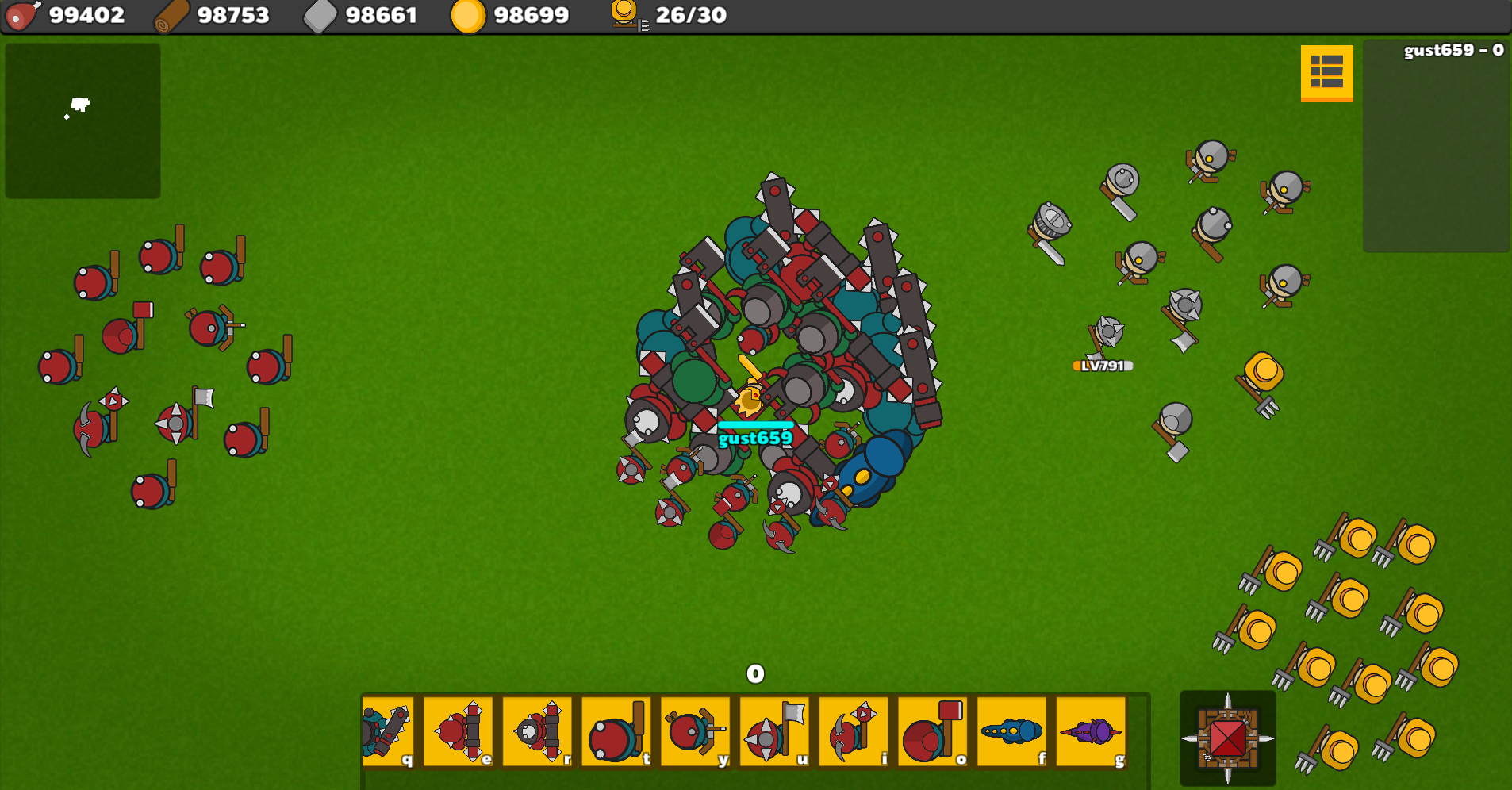This screenshot has height=790, width=1512.
Task: Select the pickaxe mace in hotbar slot i
Action: click(x=854, y=730)
